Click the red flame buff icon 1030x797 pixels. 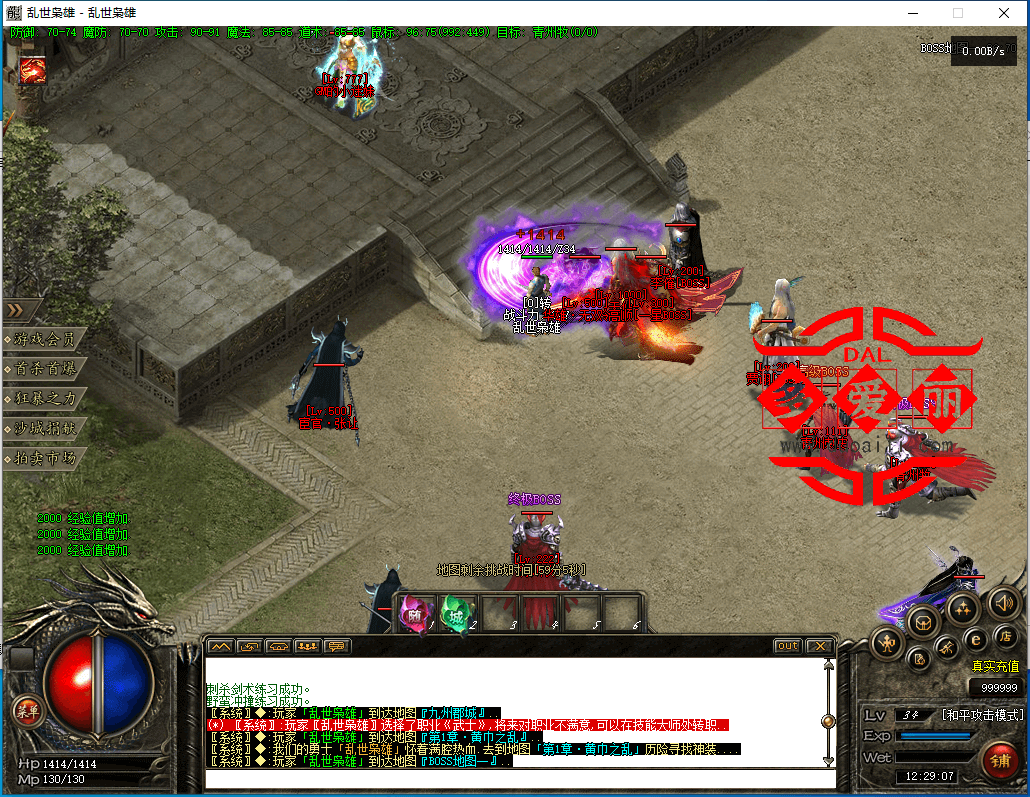pos(32,70)
